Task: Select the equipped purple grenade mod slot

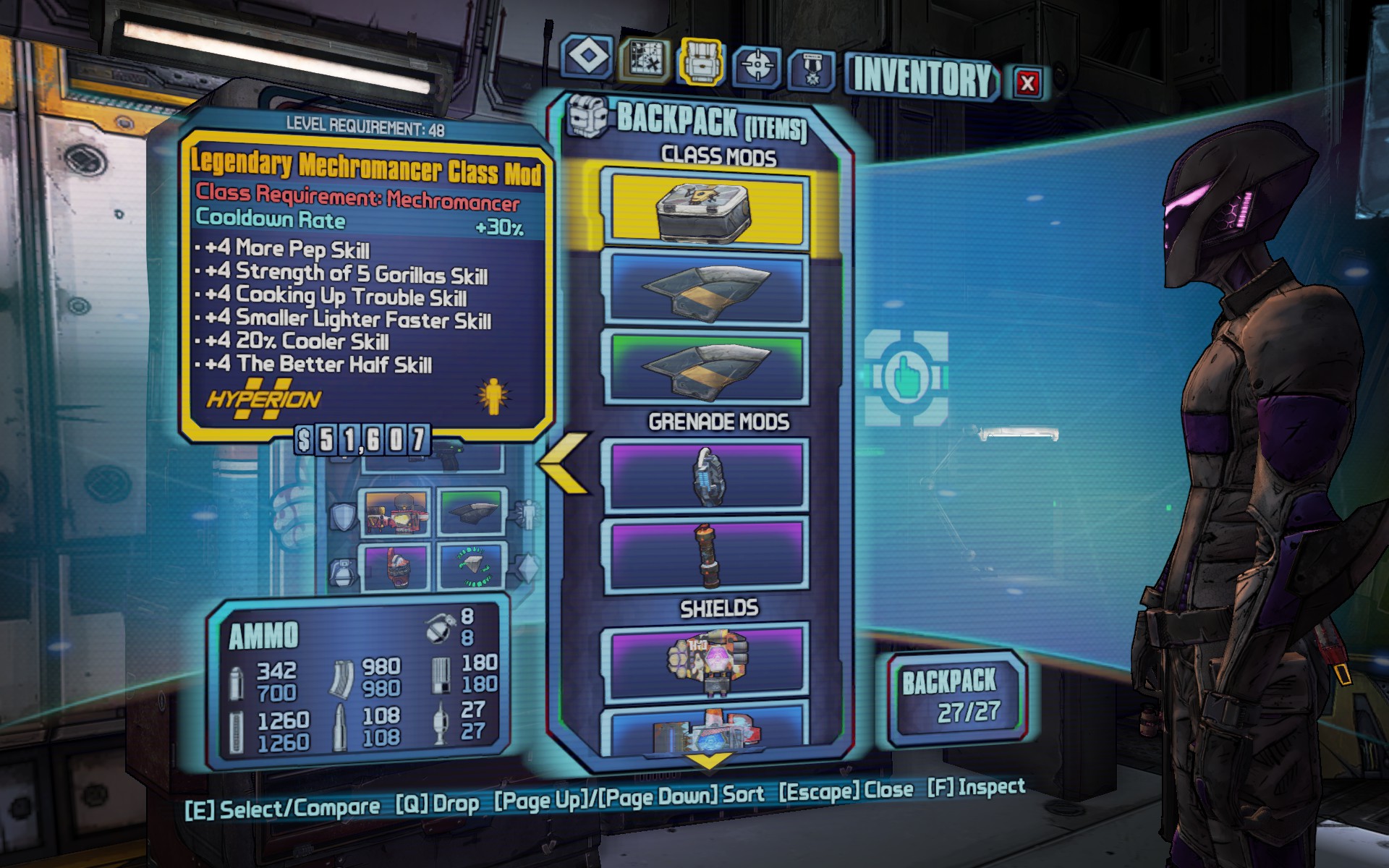Action: coord(395,566)
